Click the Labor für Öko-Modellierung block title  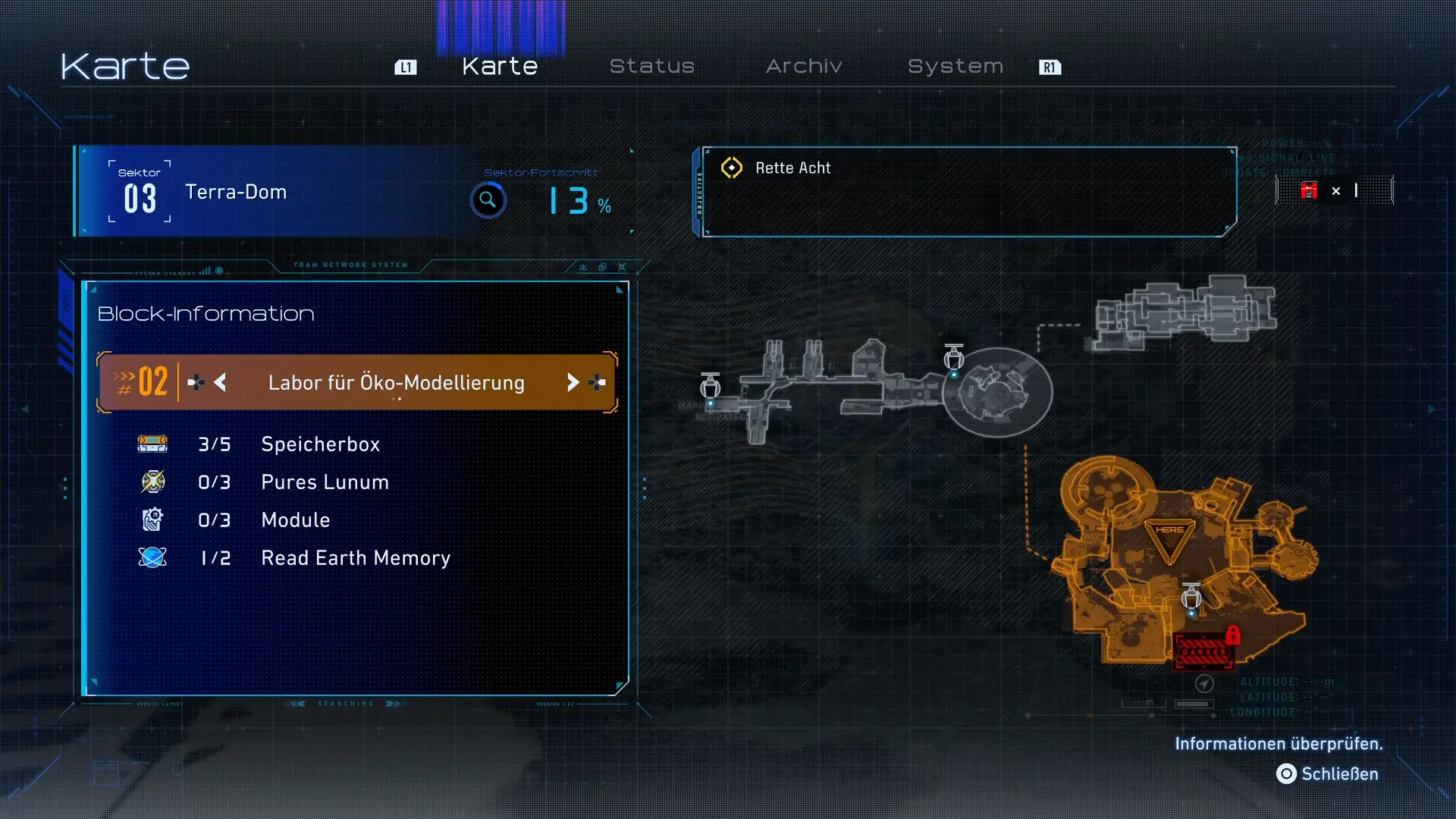[x=396, y=383]
